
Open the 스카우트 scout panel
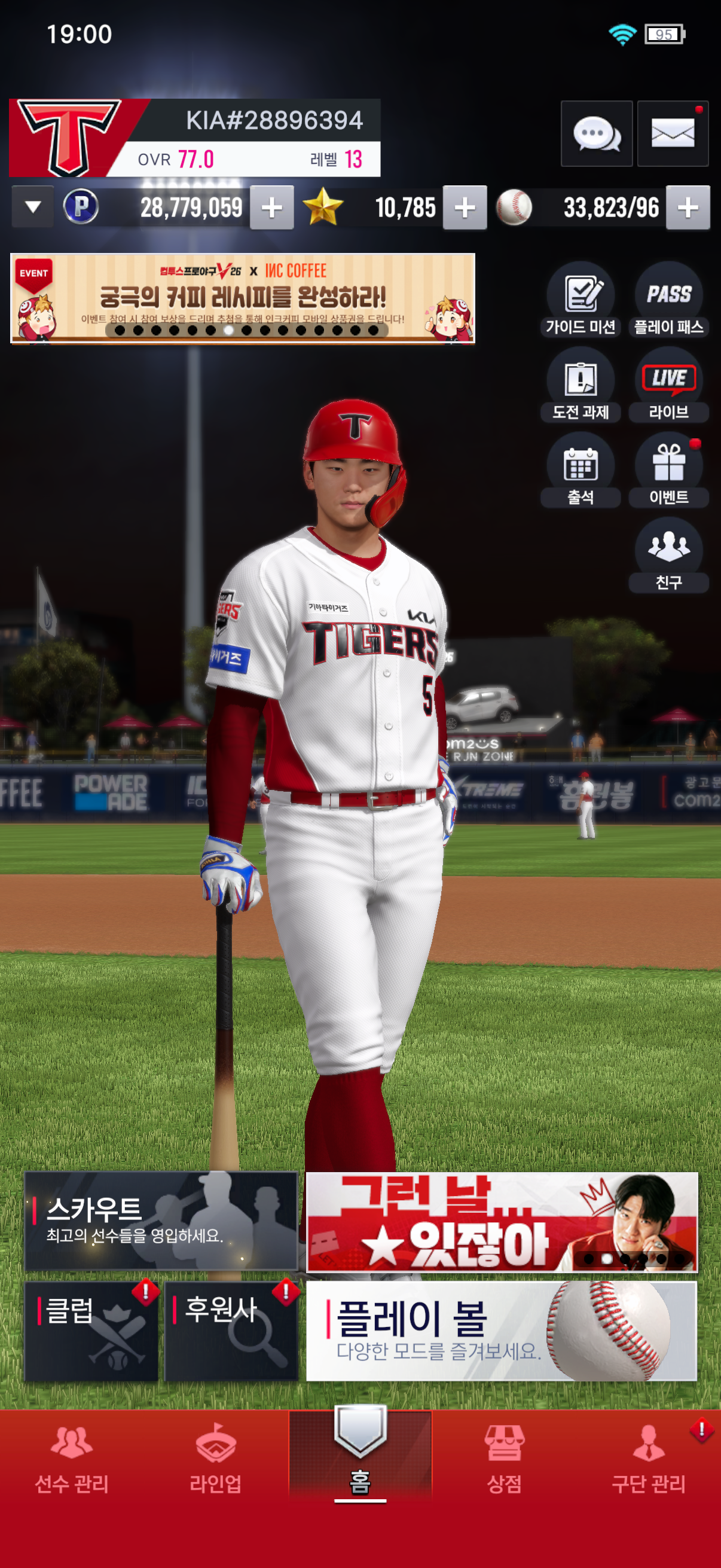coord(161,1221)
